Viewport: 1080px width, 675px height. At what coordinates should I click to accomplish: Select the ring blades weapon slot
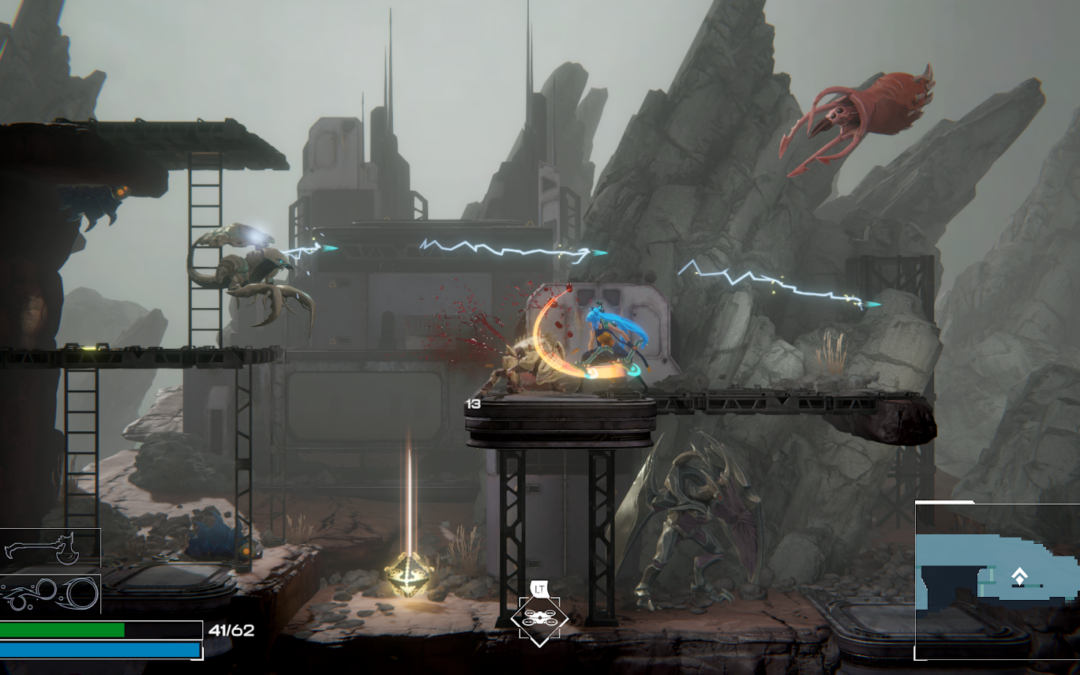point(50,593)
